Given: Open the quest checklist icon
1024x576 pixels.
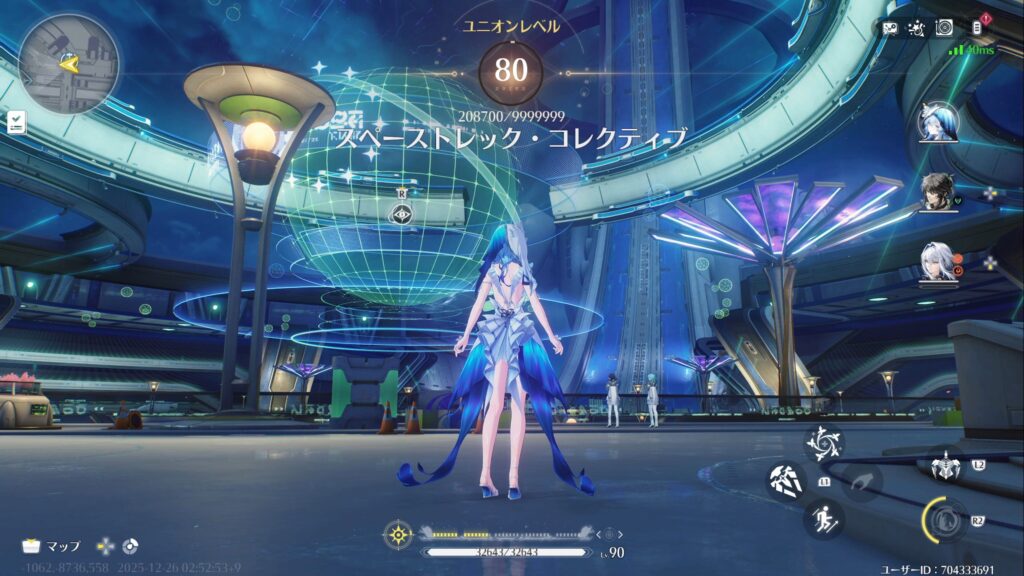Looking at the screenshot, I should click(16, 122).
